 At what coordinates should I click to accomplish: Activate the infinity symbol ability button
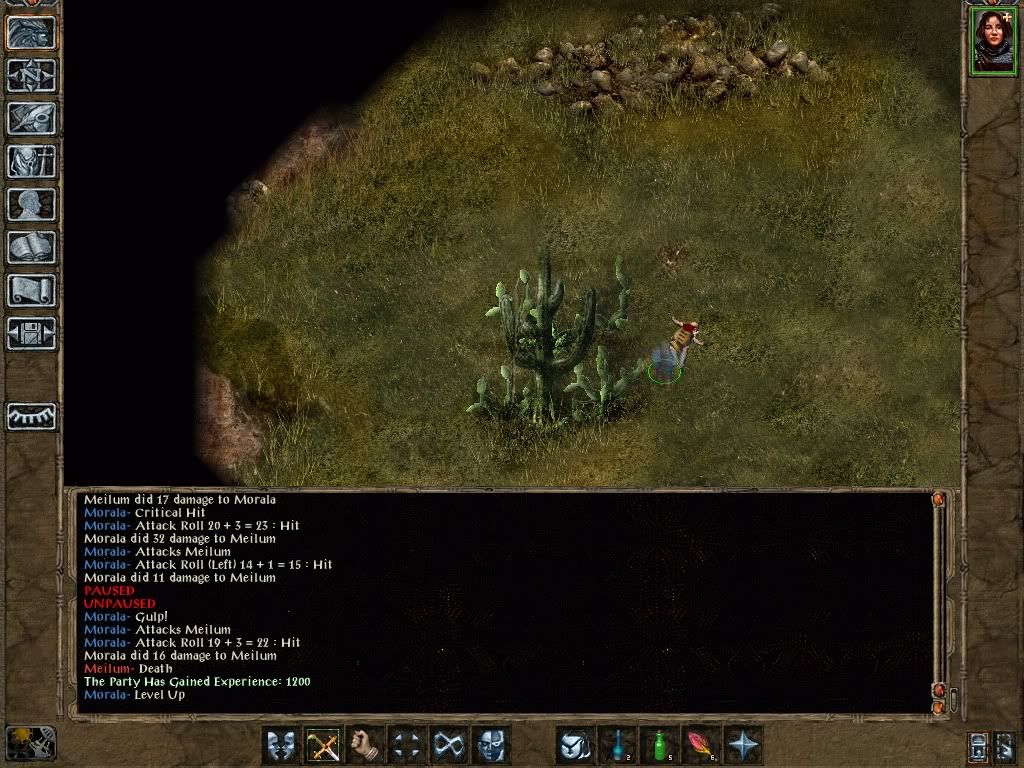(449, 746)
